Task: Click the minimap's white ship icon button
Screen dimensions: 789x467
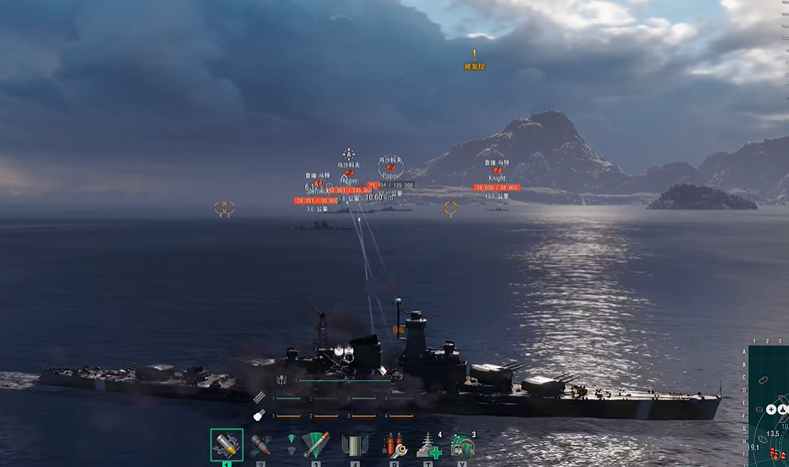Action: click(783, 410)
